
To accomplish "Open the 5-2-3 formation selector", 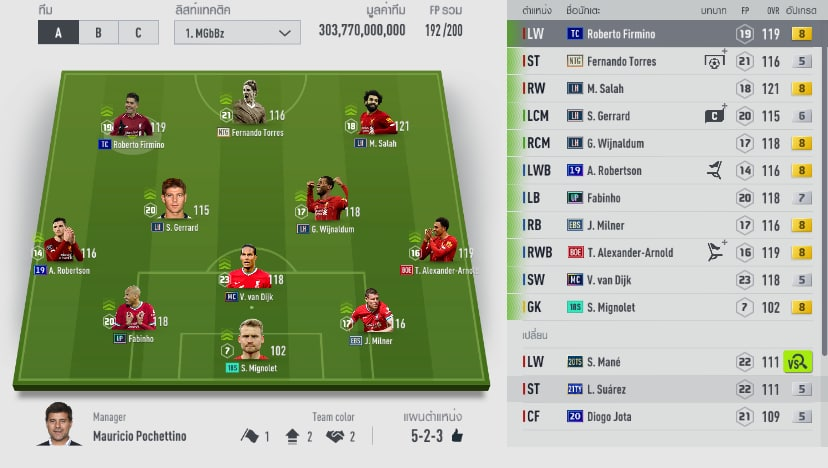I will (x=437, y=436).
